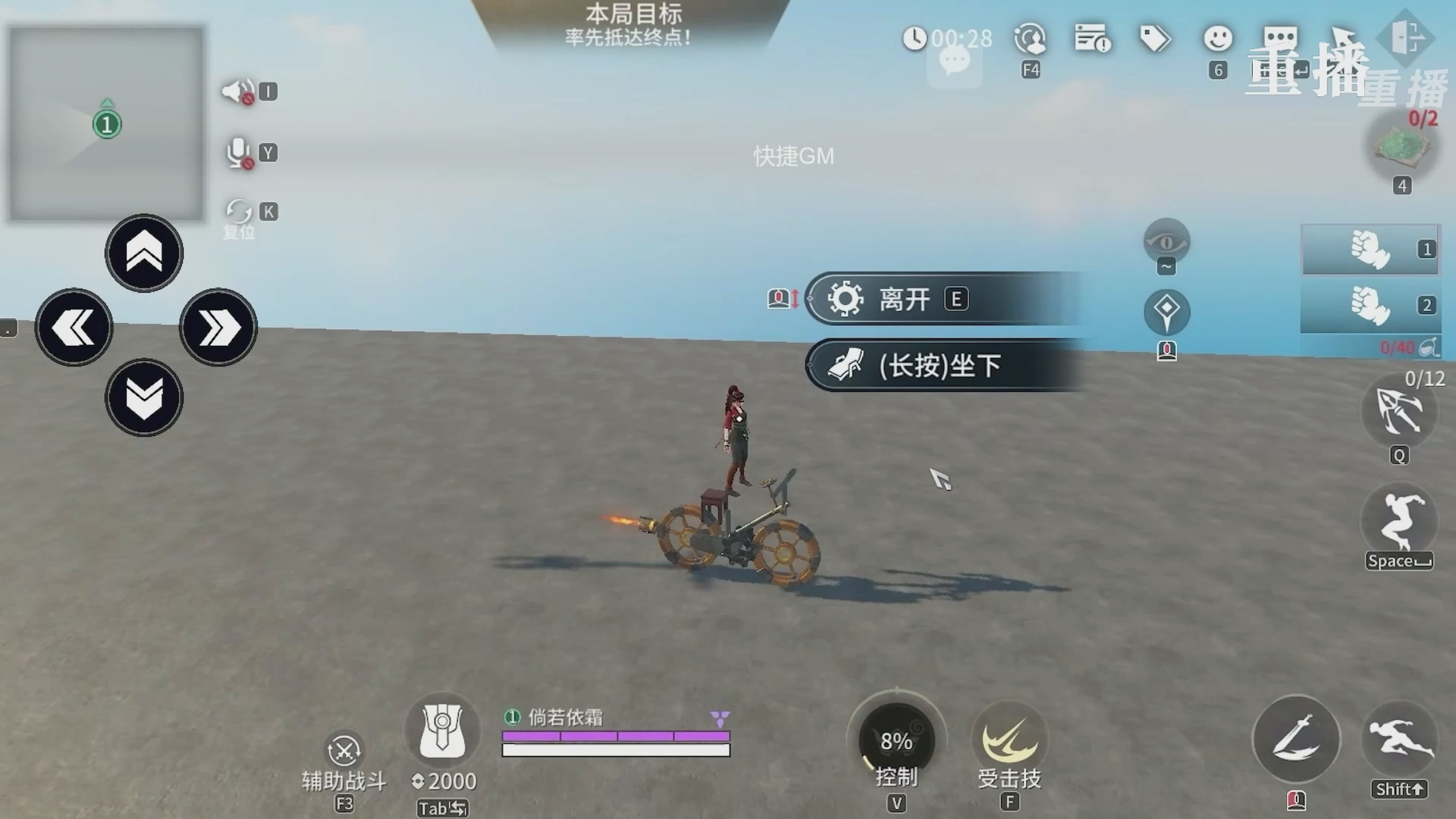Mute the speaker audio icon labeled I
The height and width of the screenshot is (819, 1456).
pos(237,91)
